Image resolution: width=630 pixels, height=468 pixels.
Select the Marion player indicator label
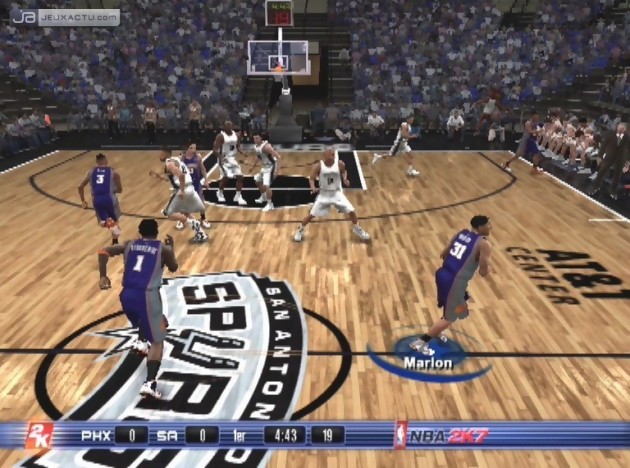428,363
